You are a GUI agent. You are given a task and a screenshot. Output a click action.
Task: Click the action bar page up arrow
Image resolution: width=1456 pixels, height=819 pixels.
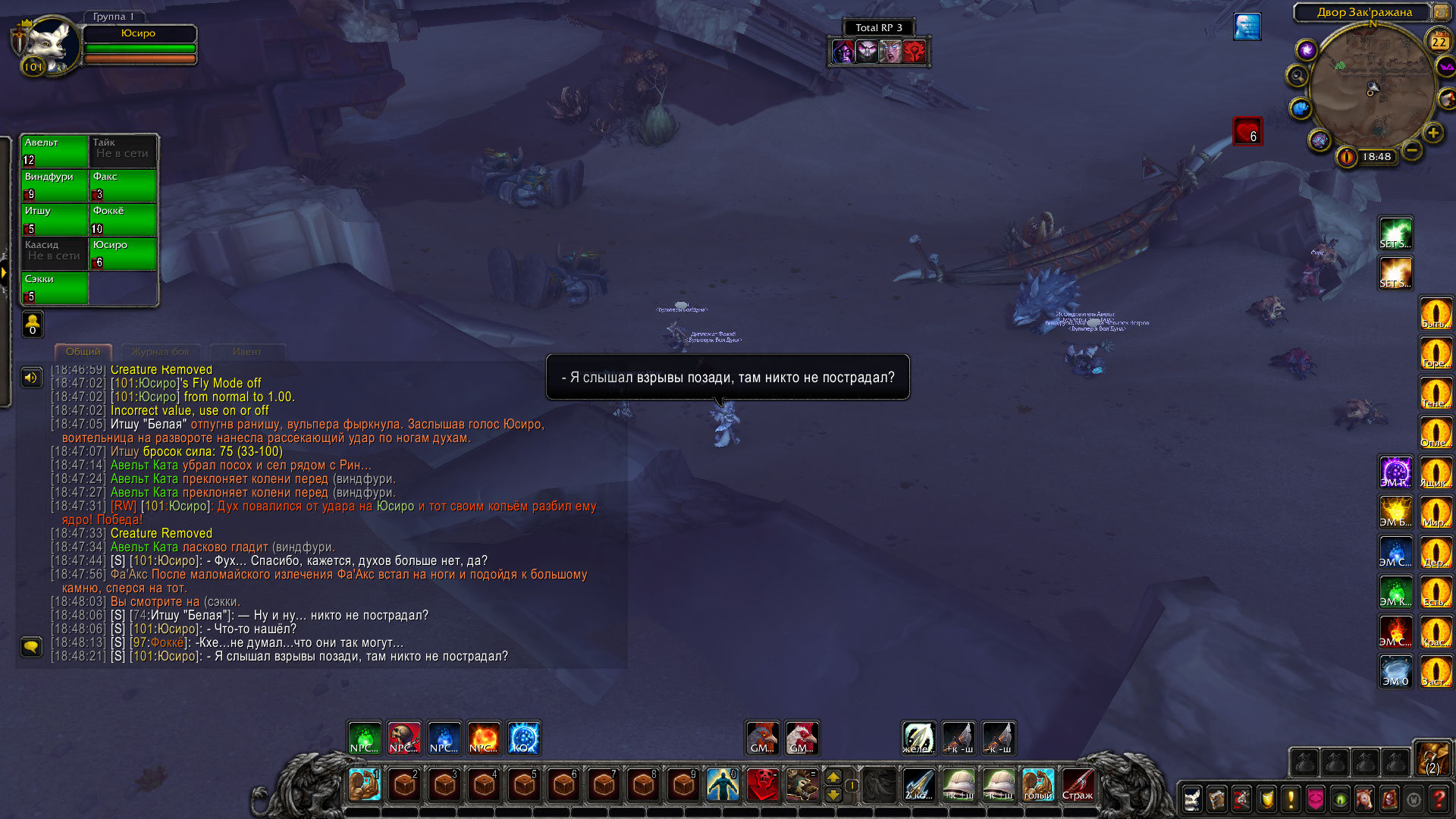click(x=833, y=777)
